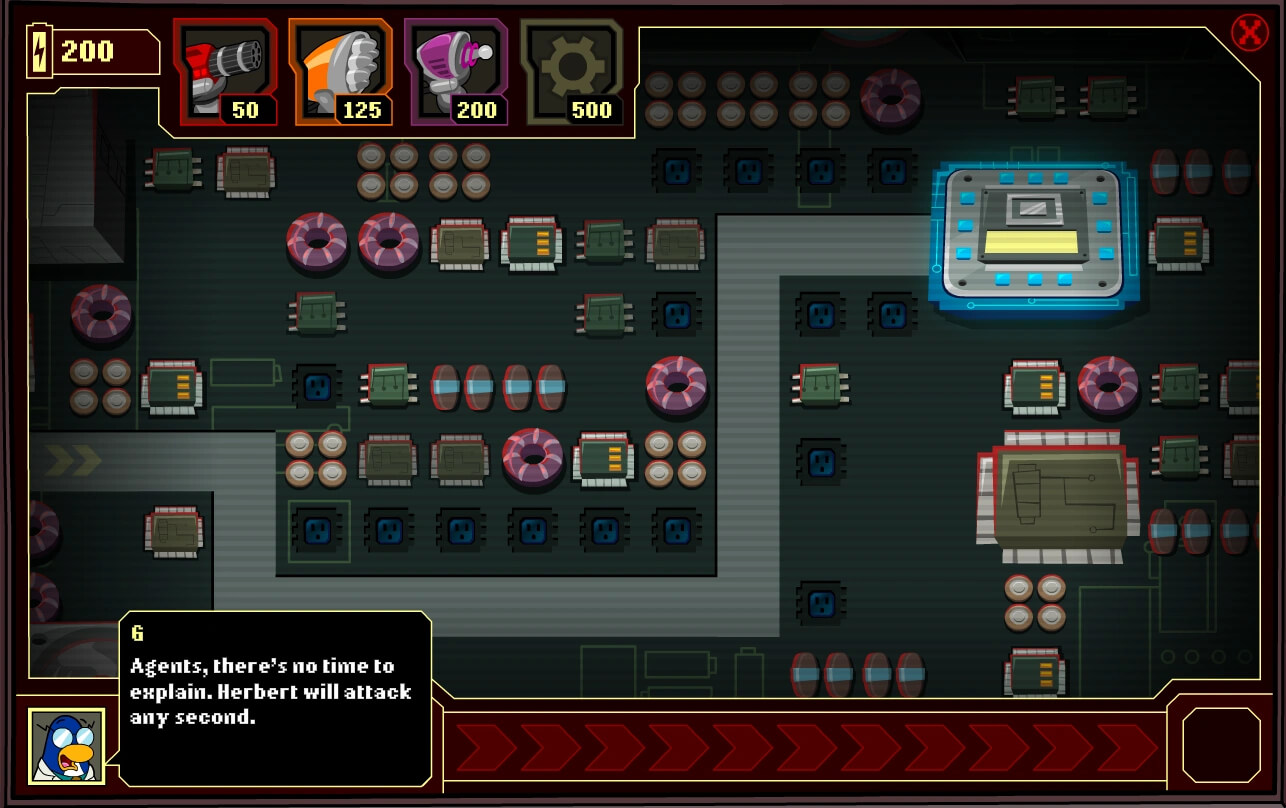Close the game with the red X
This screenshot has height=808, width=1286.
pyautogui.click(x=1249, y=33)
